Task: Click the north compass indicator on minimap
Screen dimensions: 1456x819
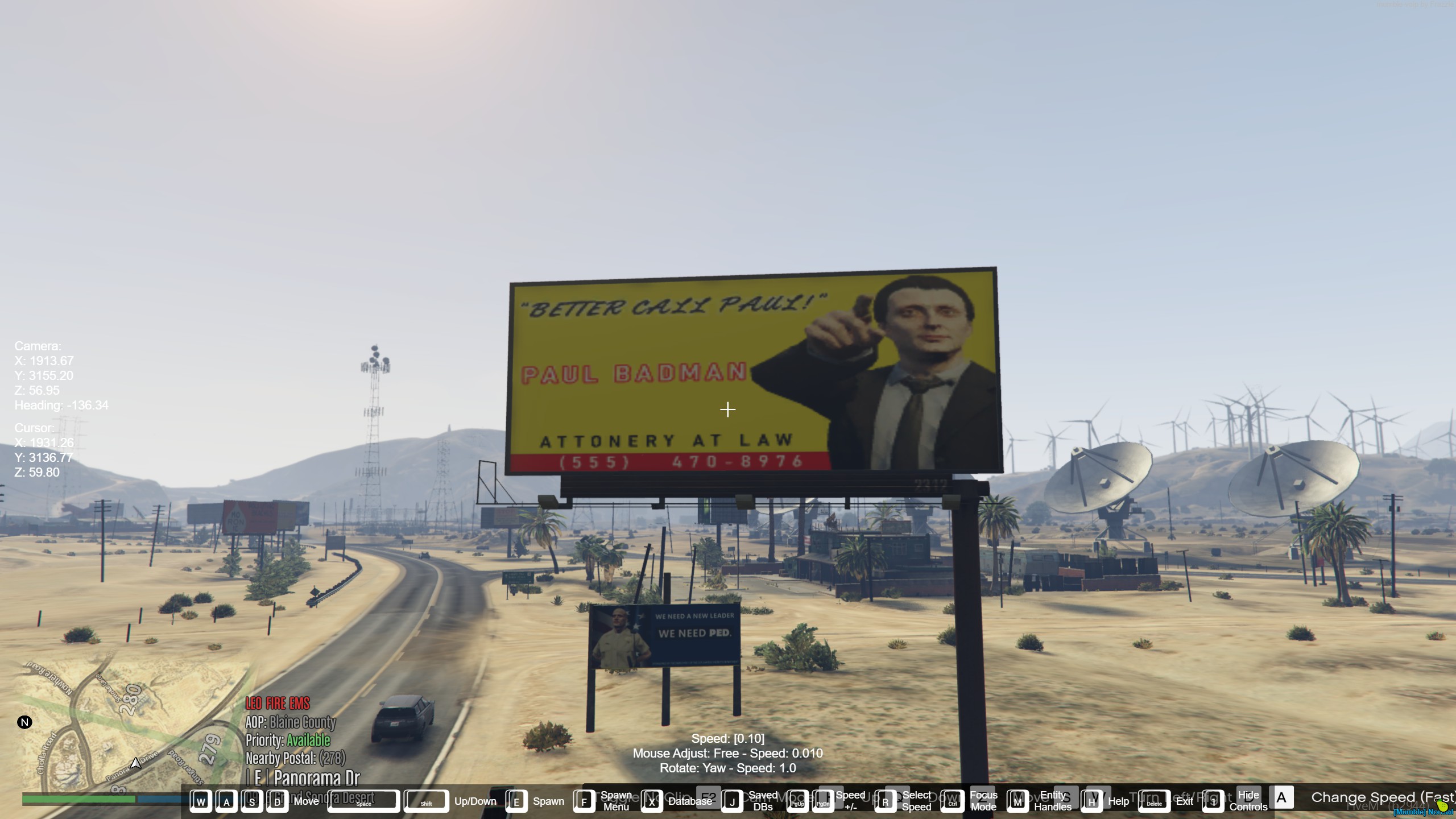Action: (x=24, y=722)
